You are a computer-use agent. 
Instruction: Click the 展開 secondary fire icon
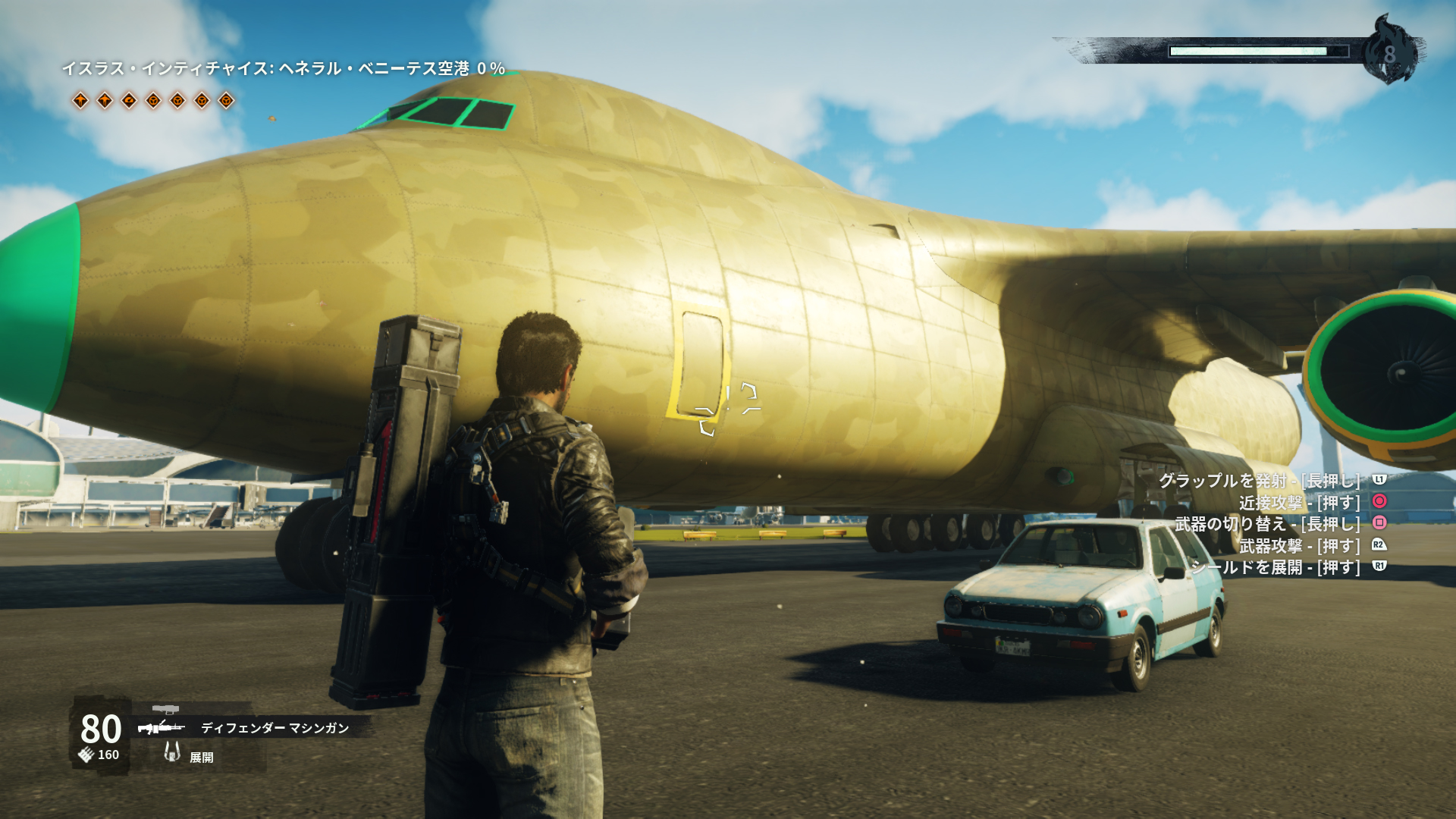point(172,752)
